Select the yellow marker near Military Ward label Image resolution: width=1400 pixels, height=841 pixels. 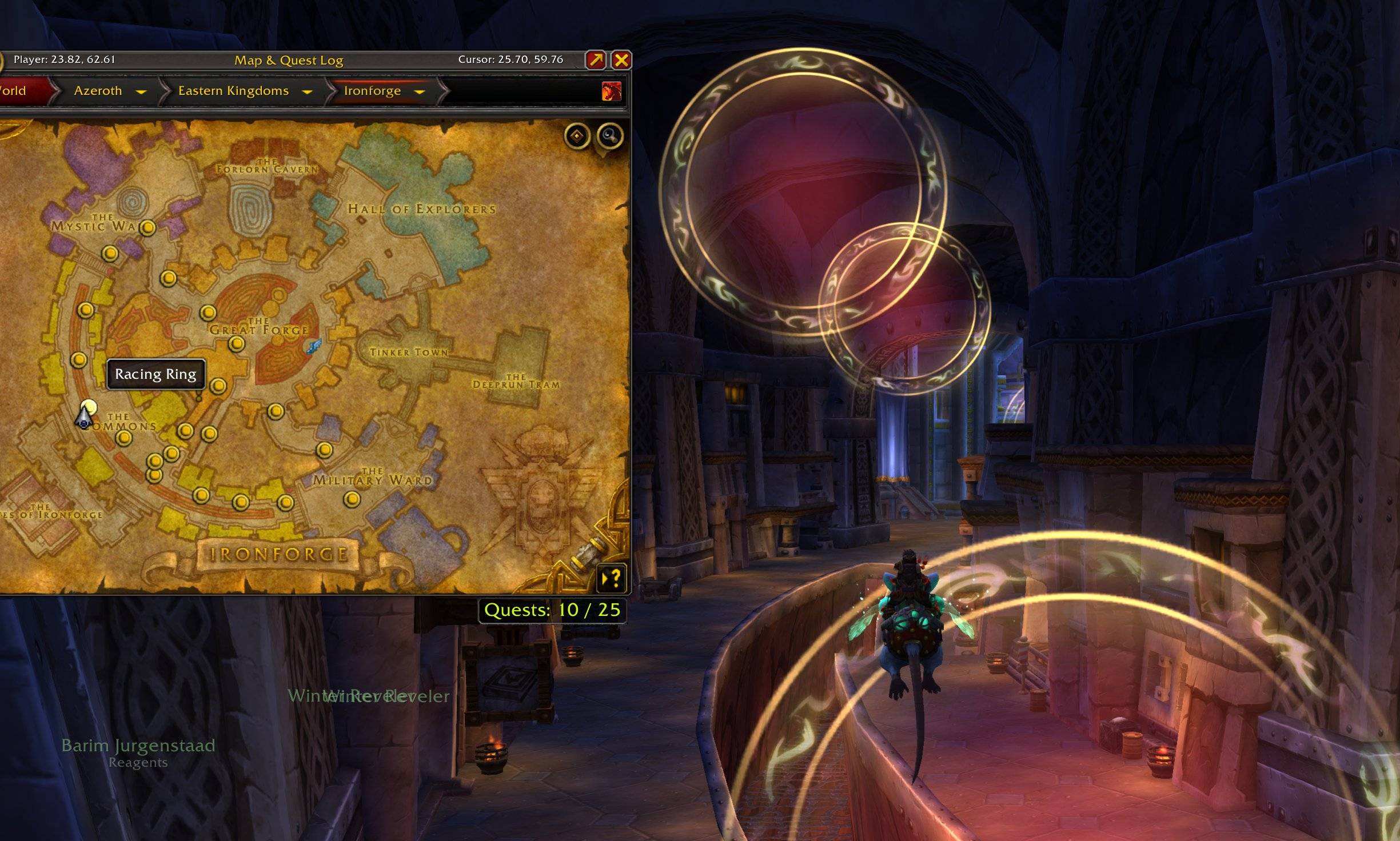(x=352, y=499)
